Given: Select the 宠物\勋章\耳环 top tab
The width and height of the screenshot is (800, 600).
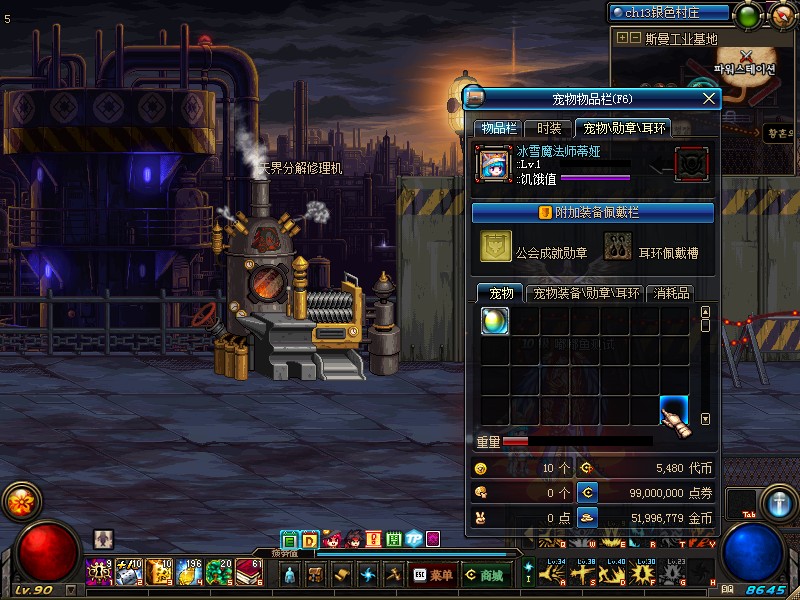Looking at the screenshot, I should 624,128.
